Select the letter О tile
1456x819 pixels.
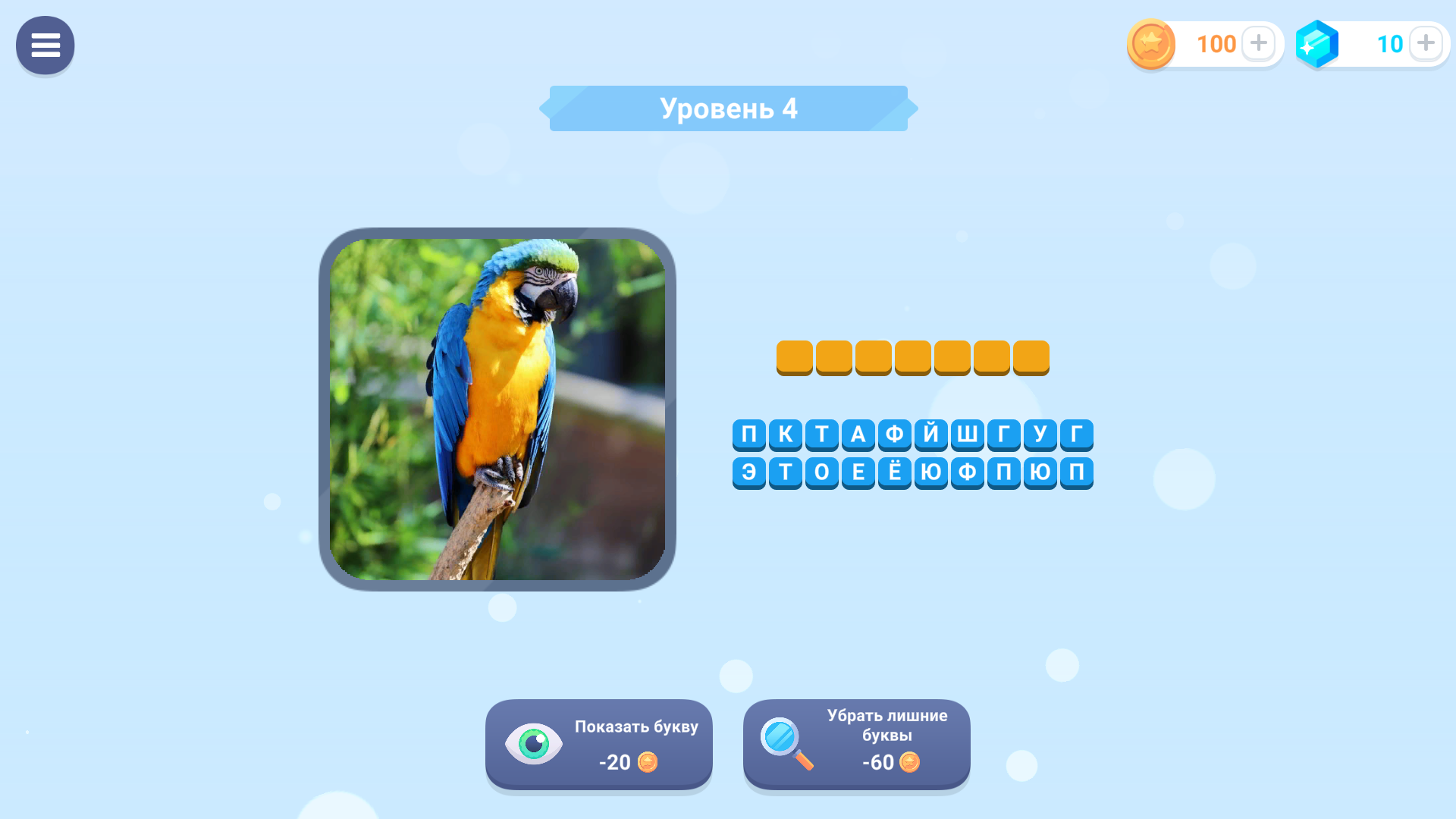(821, 472)
